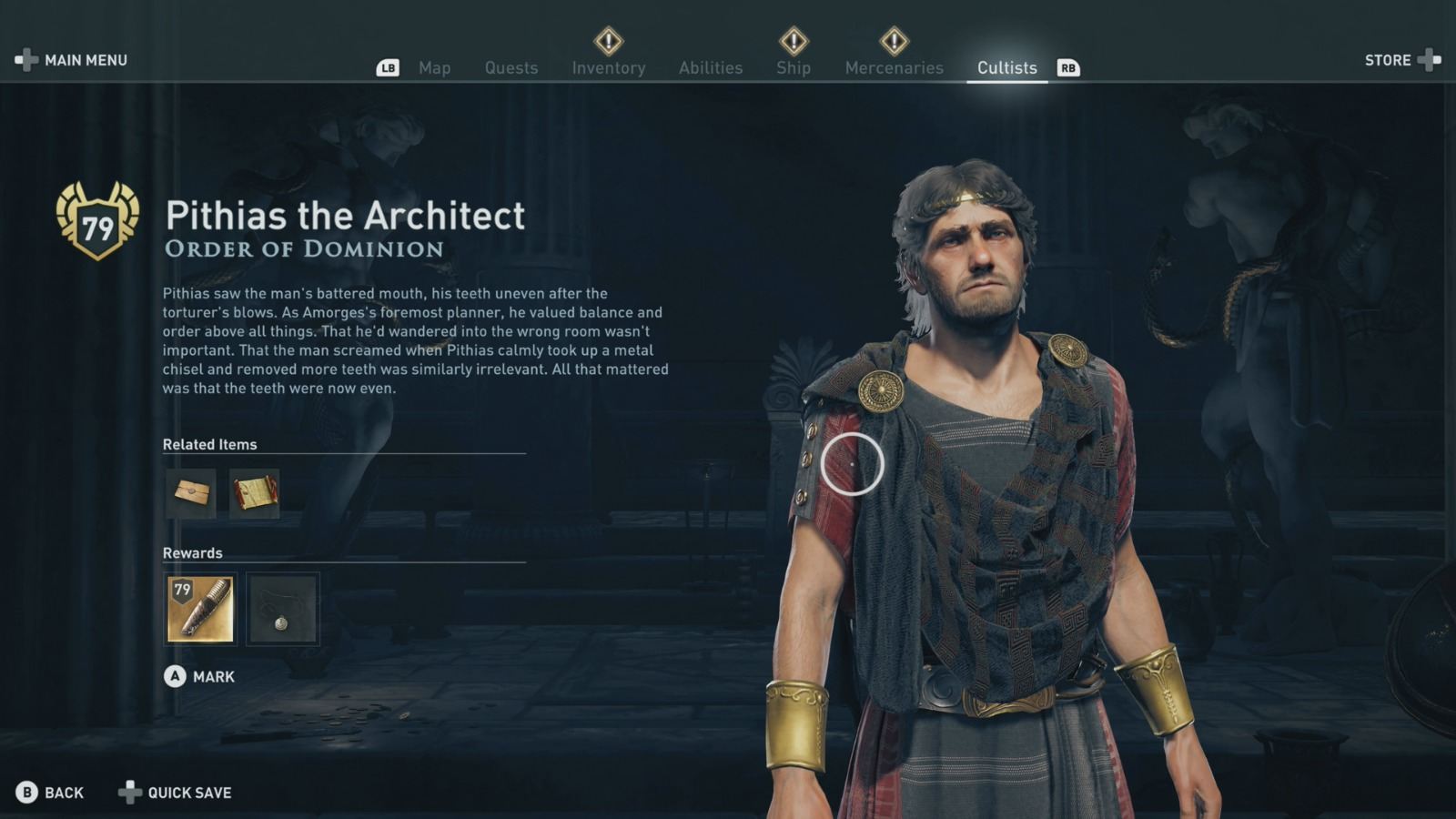Go to the Inventory tab
Screen dimensions: 1456x819
[608, 68]
